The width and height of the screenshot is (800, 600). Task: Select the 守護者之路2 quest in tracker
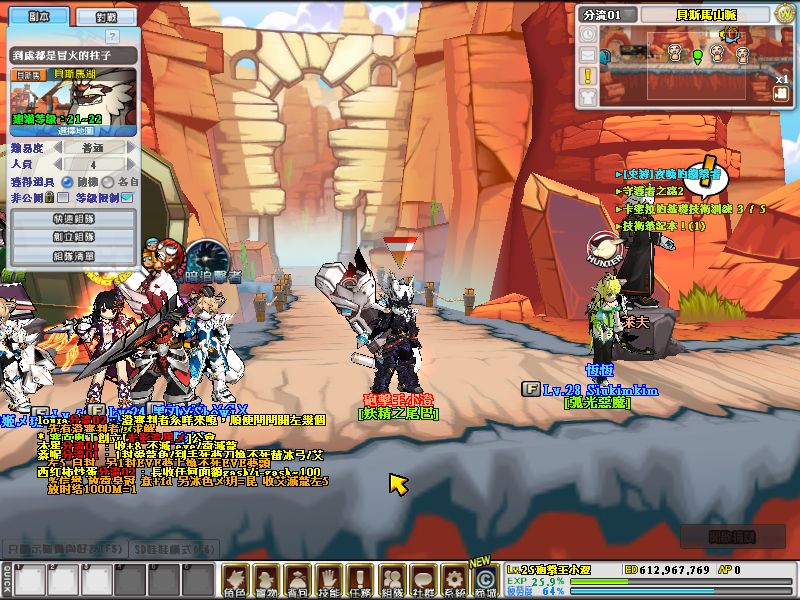point(653,191)
